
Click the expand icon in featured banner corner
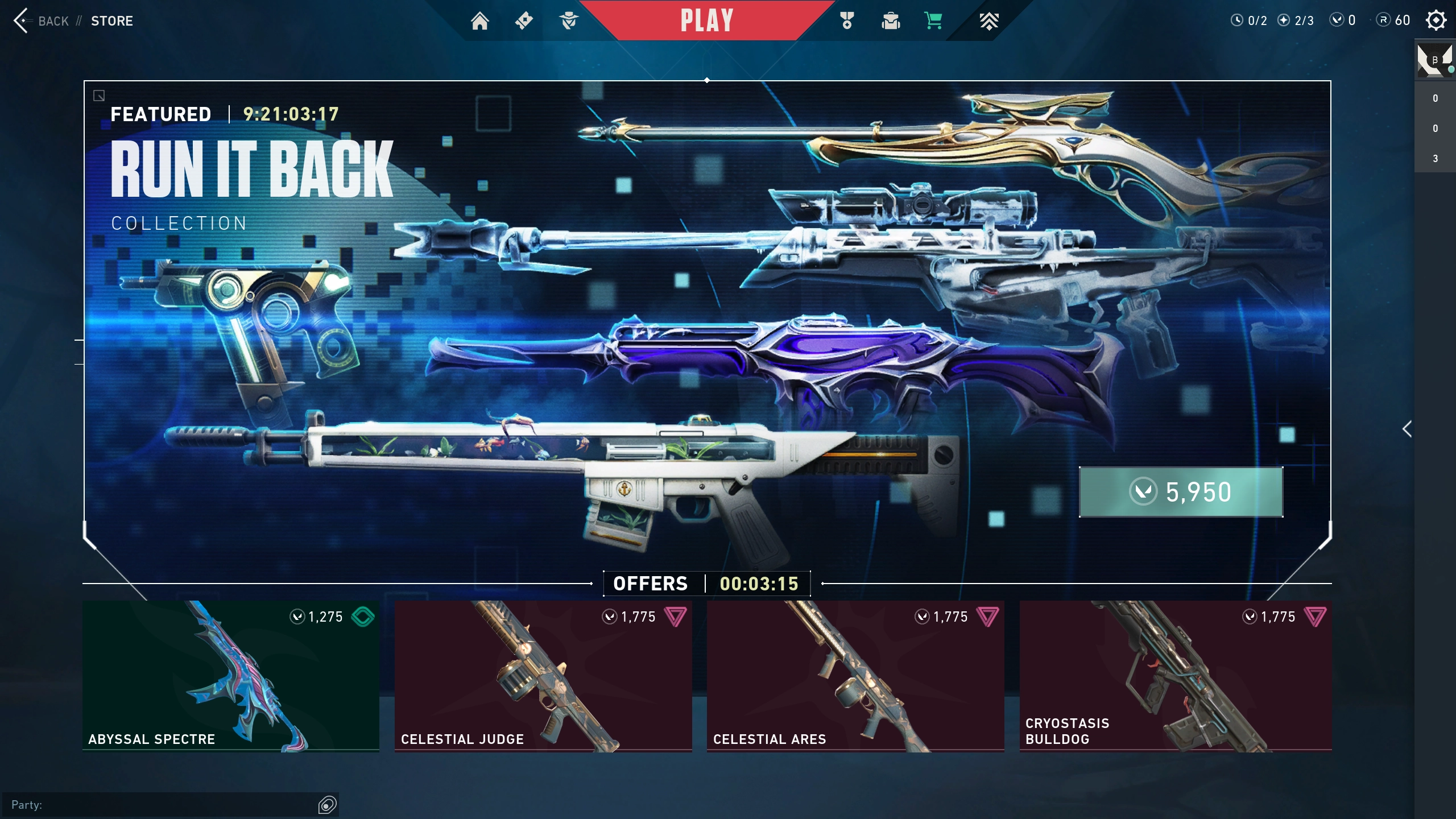pyautogui.click(x=99, y=96)
